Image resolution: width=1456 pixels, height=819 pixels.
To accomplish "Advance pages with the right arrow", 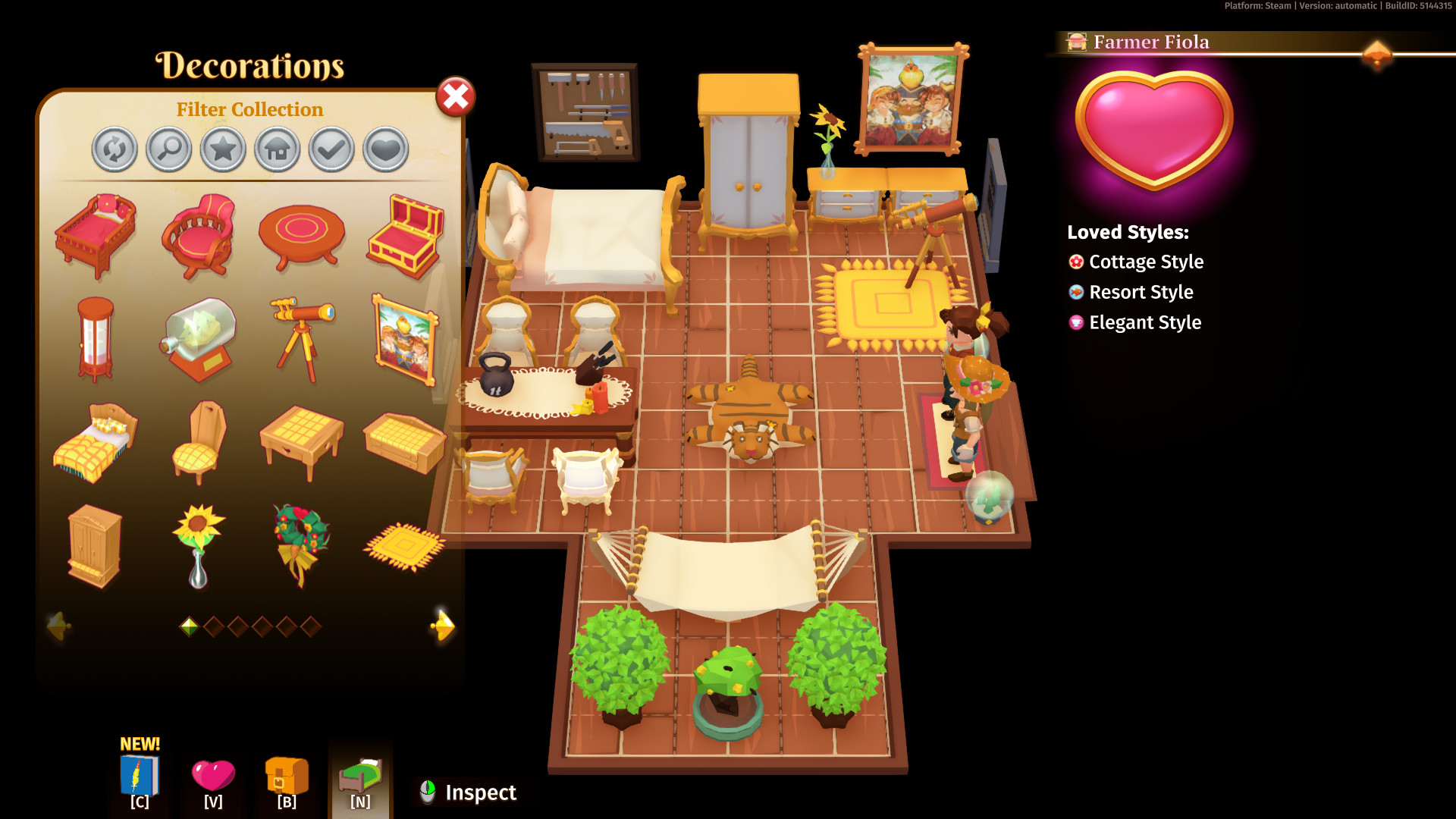I will [x=442, y=625].
